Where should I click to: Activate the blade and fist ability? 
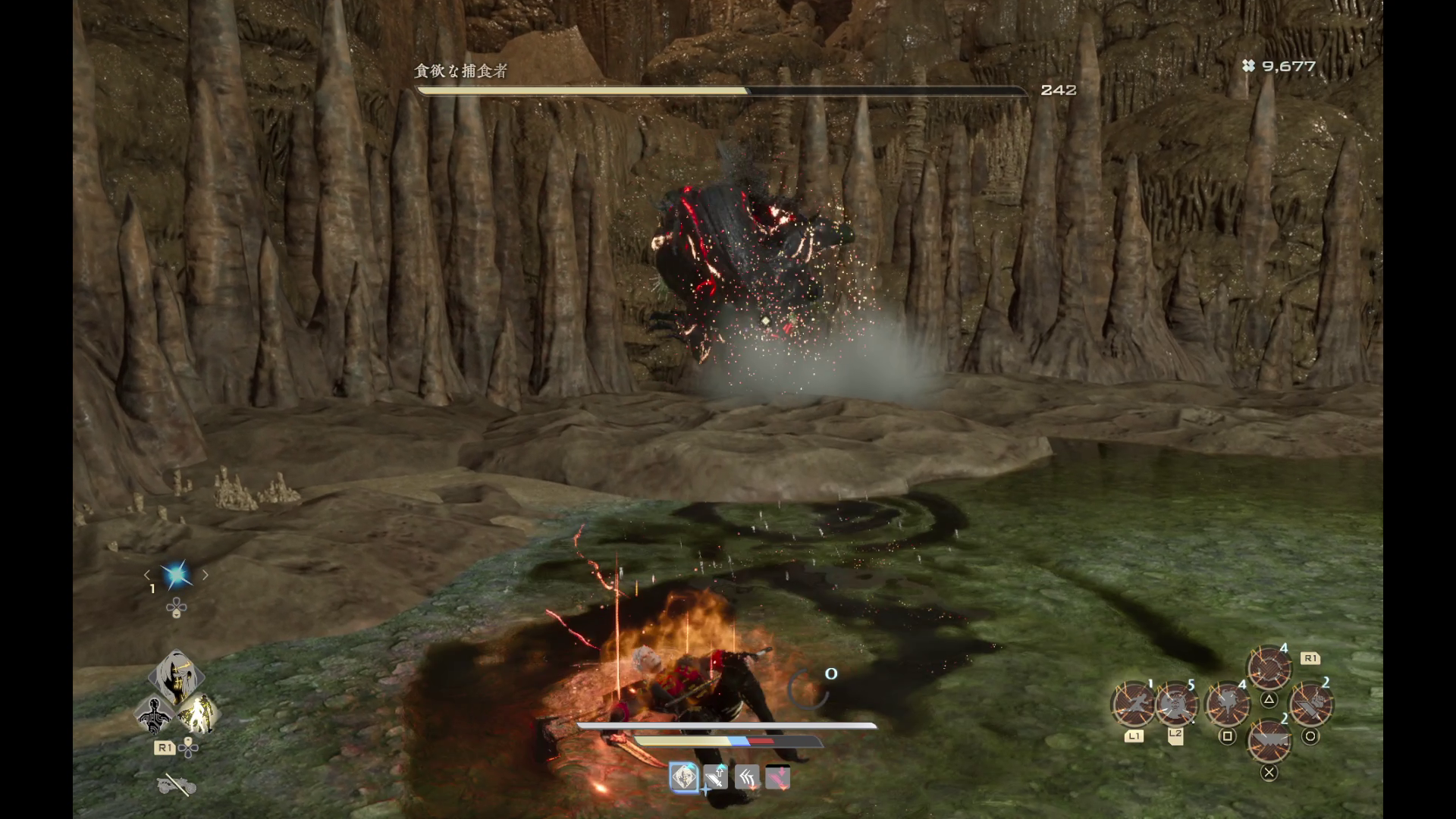(1310, 704)
